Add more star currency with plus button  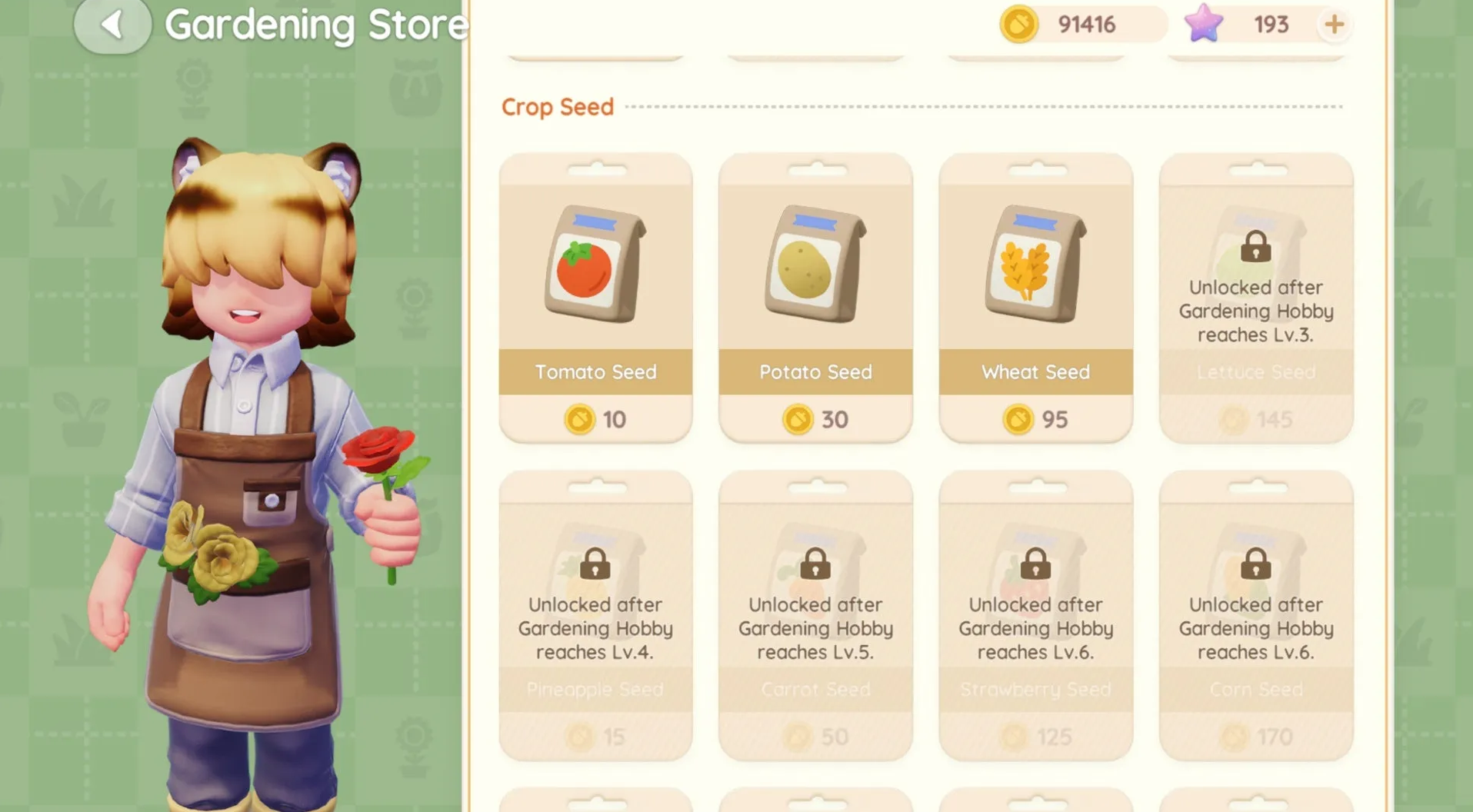click(x=1334, y=25)
